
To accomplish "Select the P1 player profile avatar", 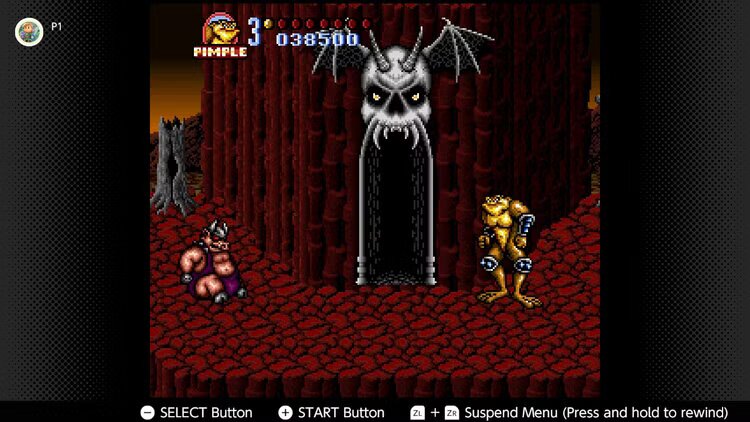I will pos(29,31).
